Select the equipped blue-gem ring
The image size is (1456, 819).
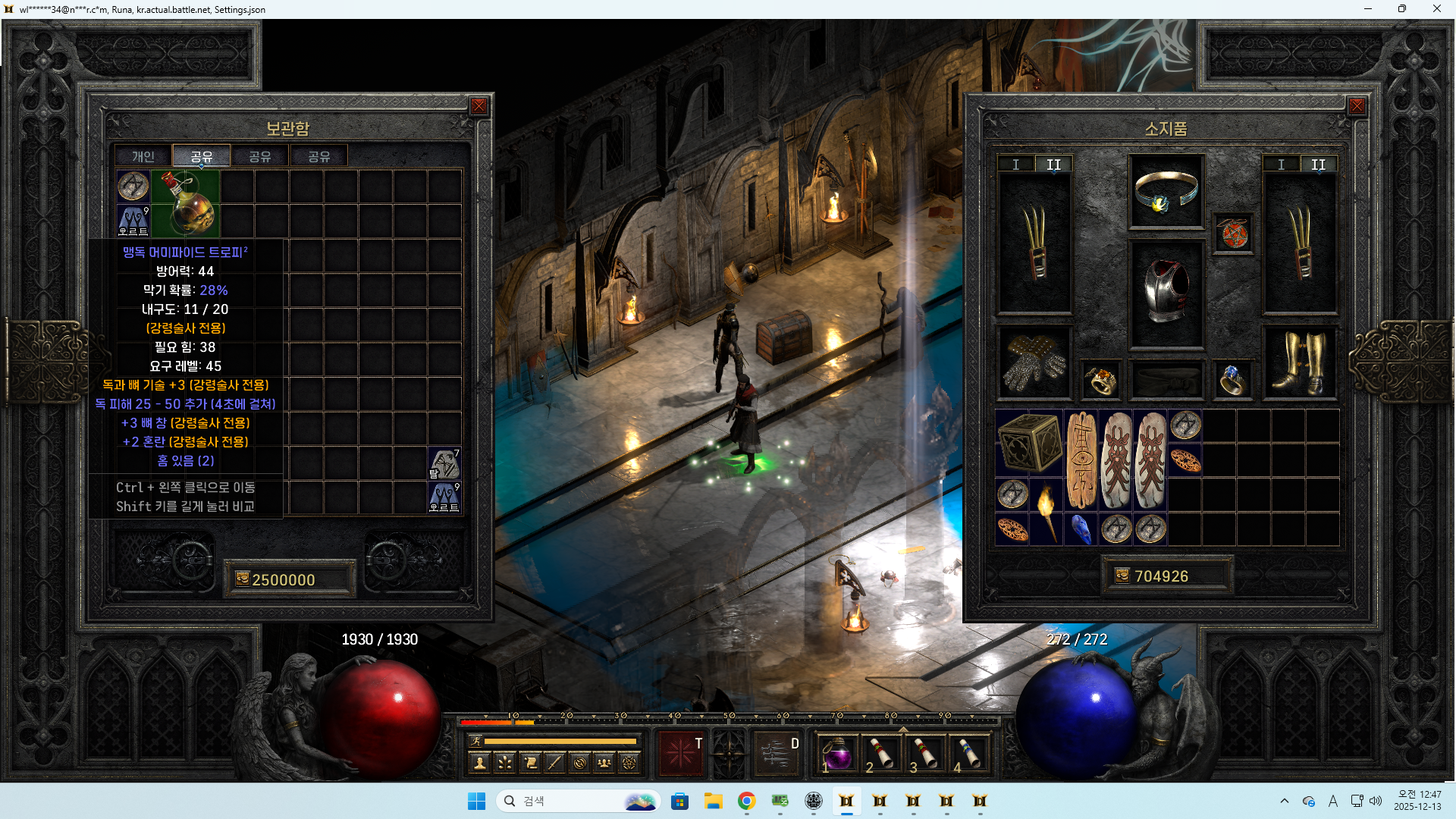tap(1232, 379)
